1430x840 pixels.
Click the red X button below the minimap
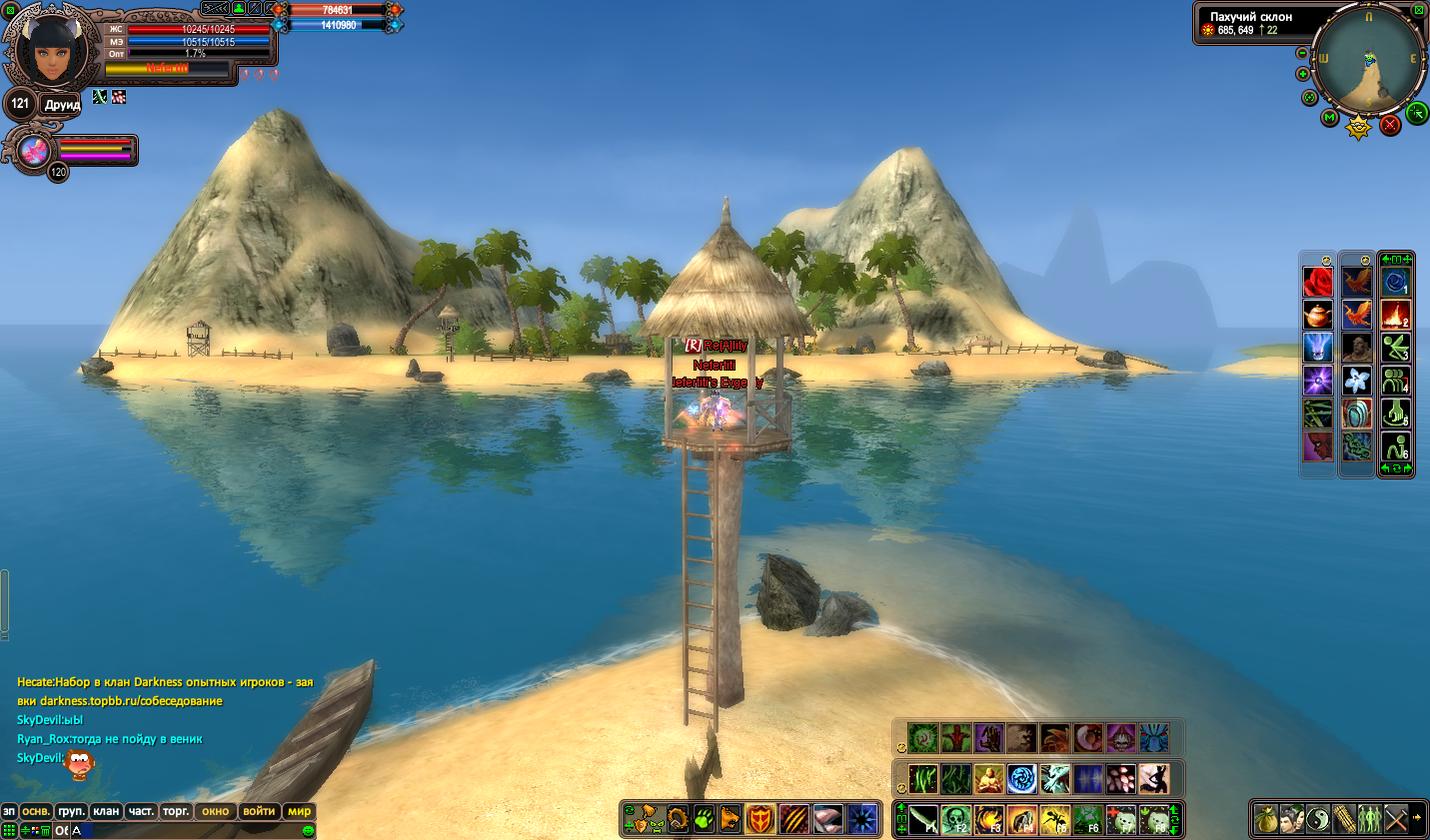click(1390, 126)
